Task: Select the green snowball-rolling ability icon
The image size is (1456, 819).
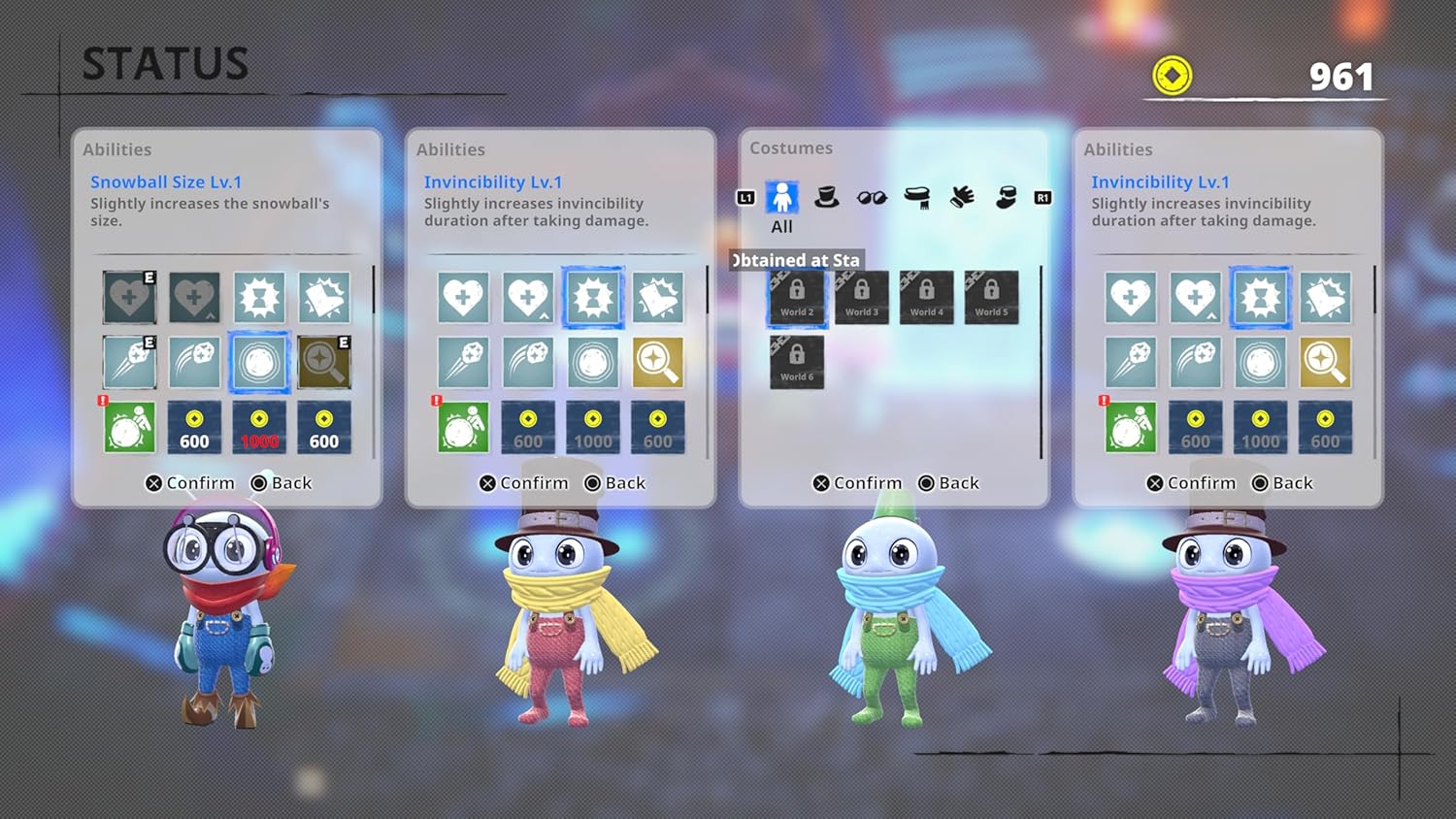Action: pos(131,427)
